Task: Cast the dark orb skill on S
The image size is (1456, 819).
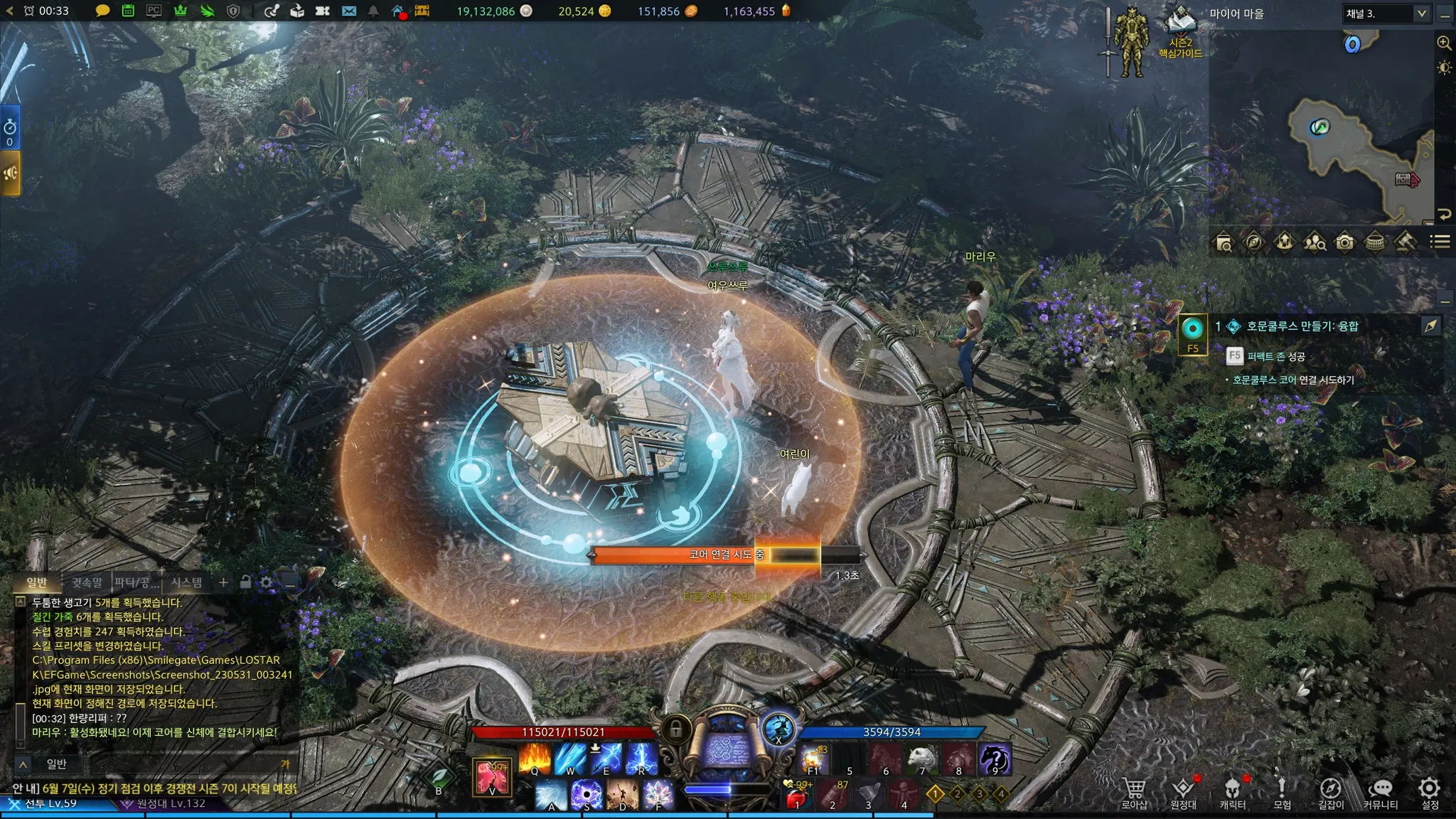Action: (x=587, y=795)
